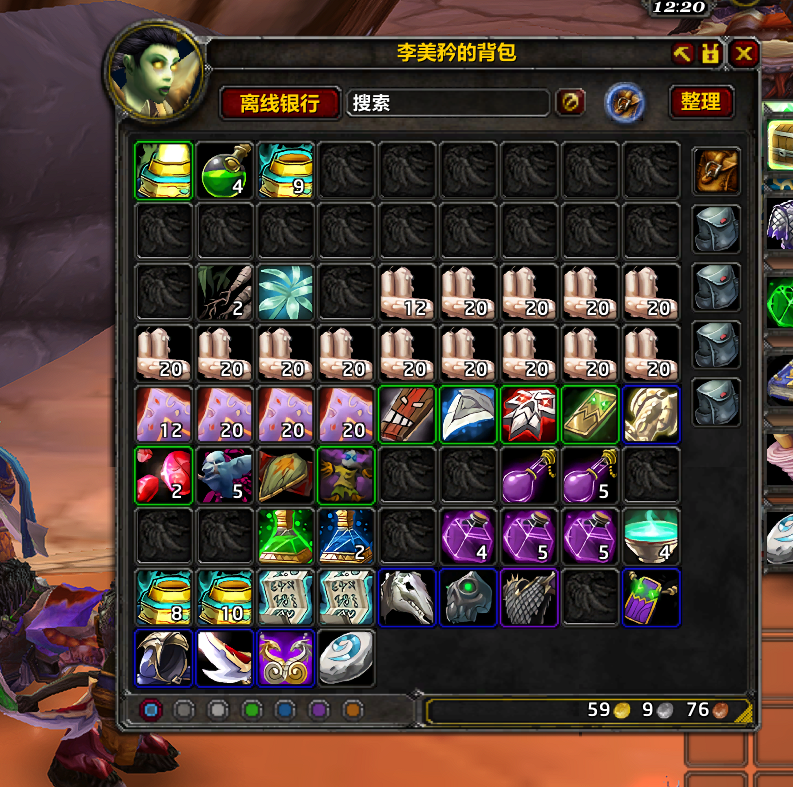The height and width of the screenshot is (787, 793).
Task: Use the purple voodoo doll item
Action: pos(347,476)
